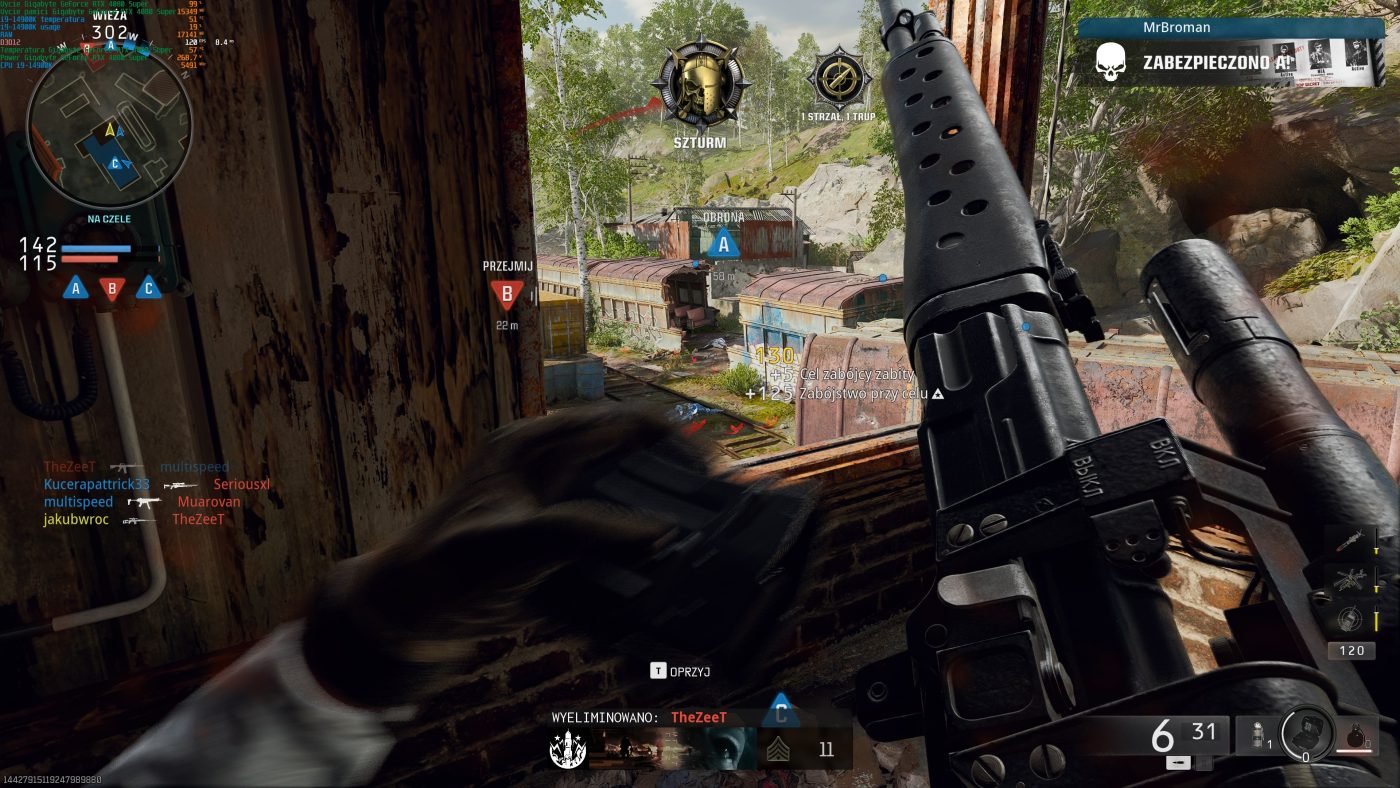Viewport: 1400px width, 788px height.
Task: Click the Kucerapattrick33 killfeed entry
Action: (x=96, y=485)
